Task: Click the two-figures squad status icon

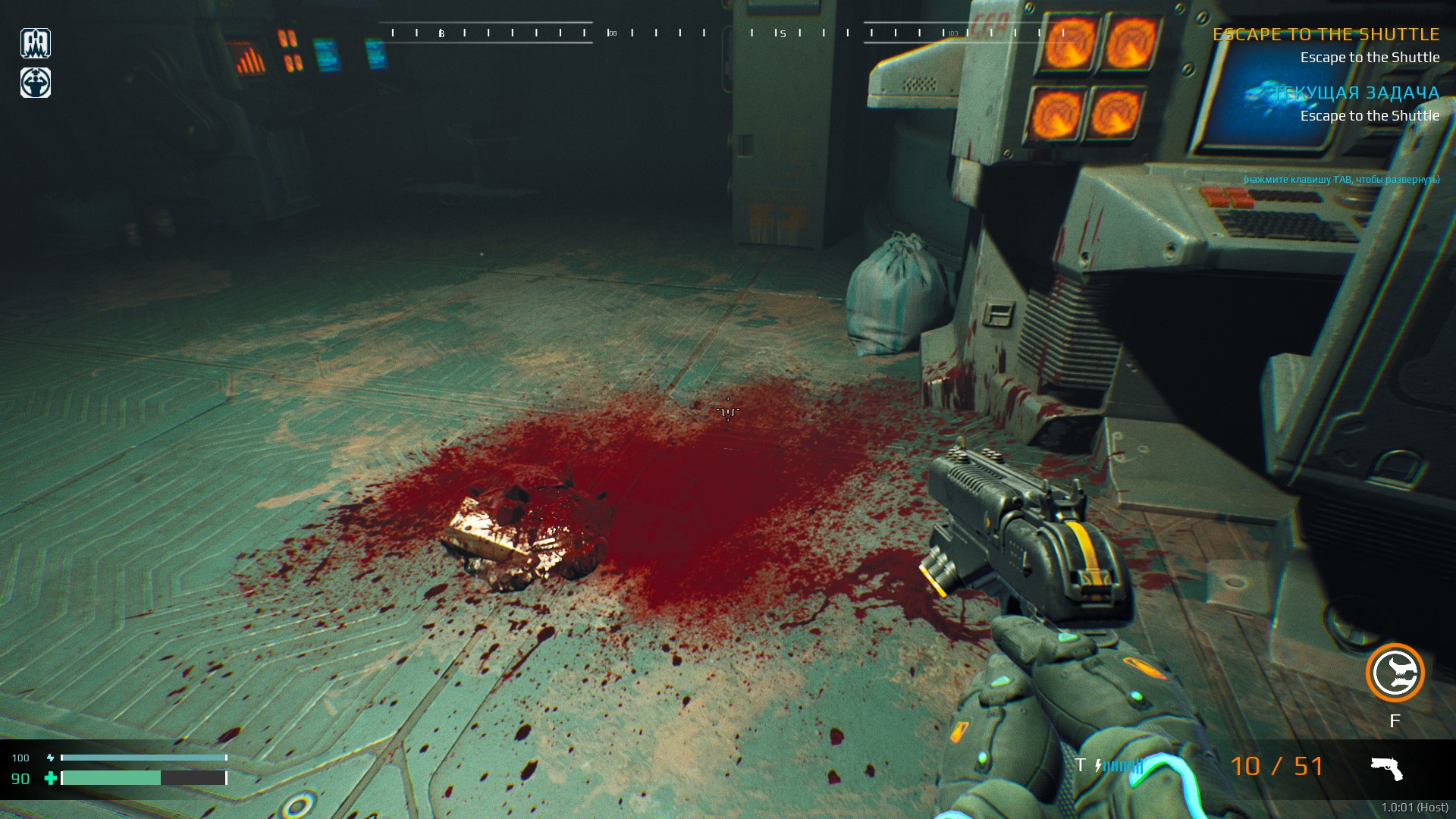Action: pos(36,43)
